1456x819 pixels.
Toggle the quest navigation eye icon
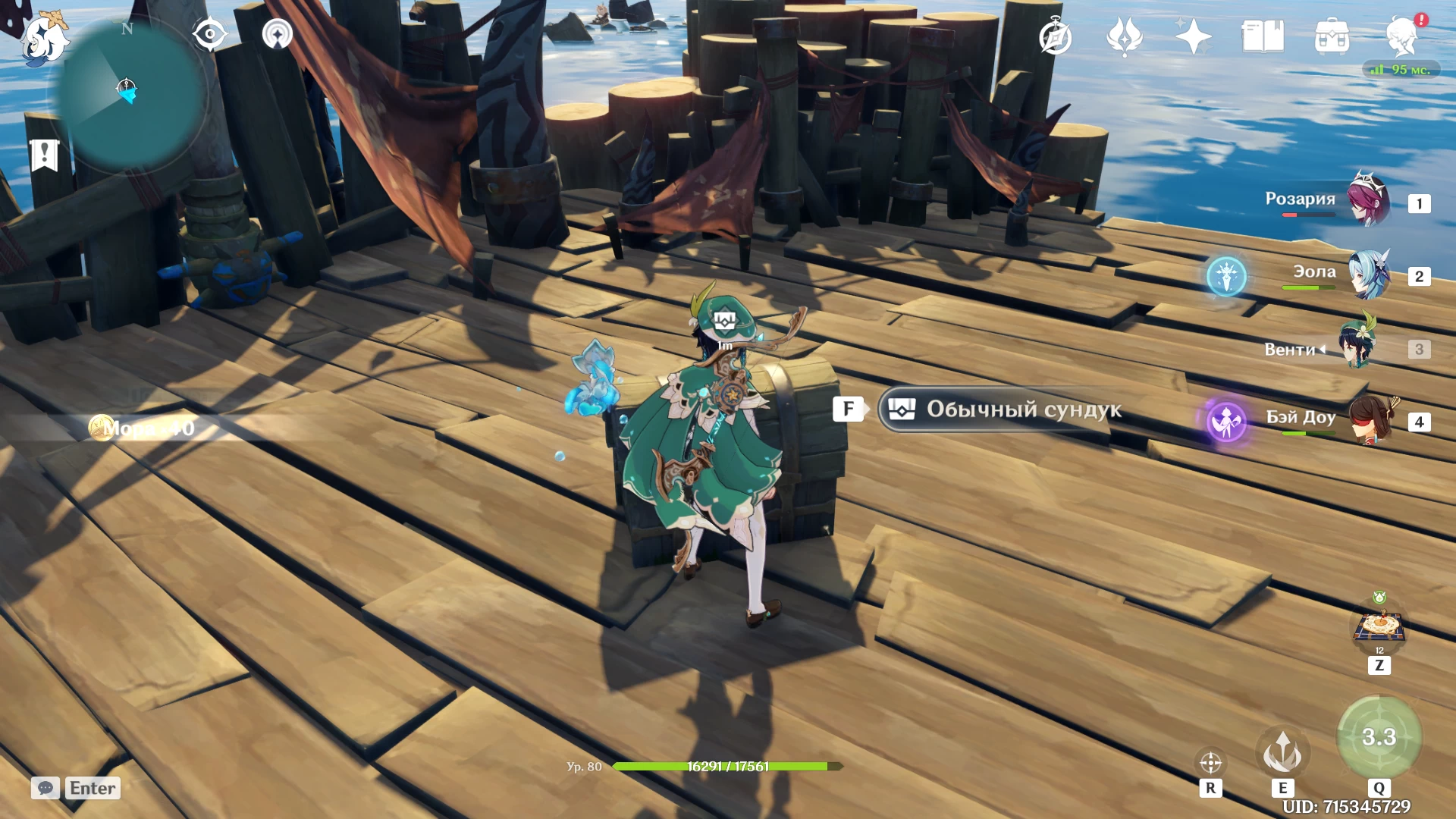pyautogui.click(x=209, y=35)
